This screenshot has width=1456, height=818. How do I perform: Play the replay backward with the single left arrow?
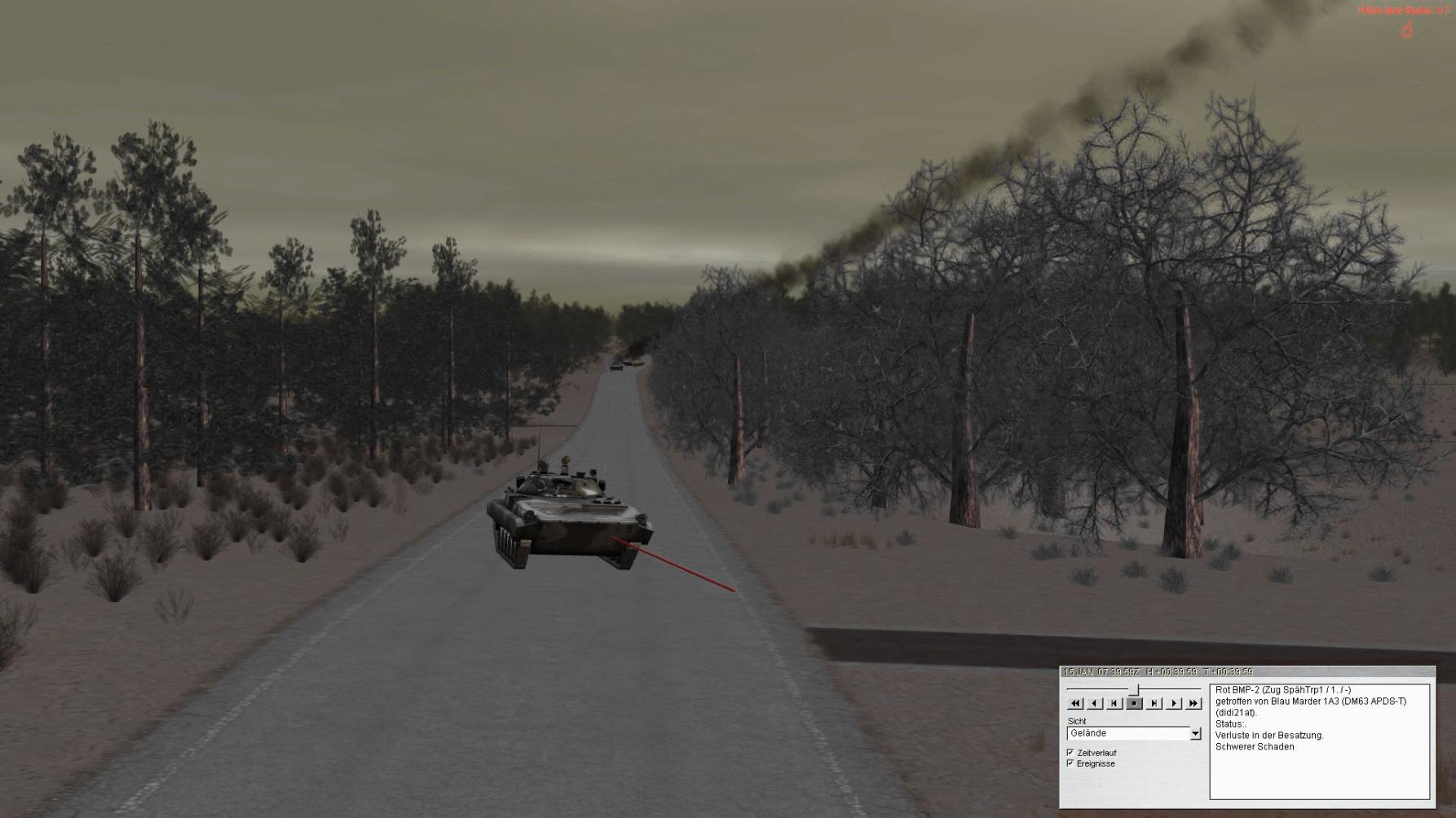pos(1095,703)
